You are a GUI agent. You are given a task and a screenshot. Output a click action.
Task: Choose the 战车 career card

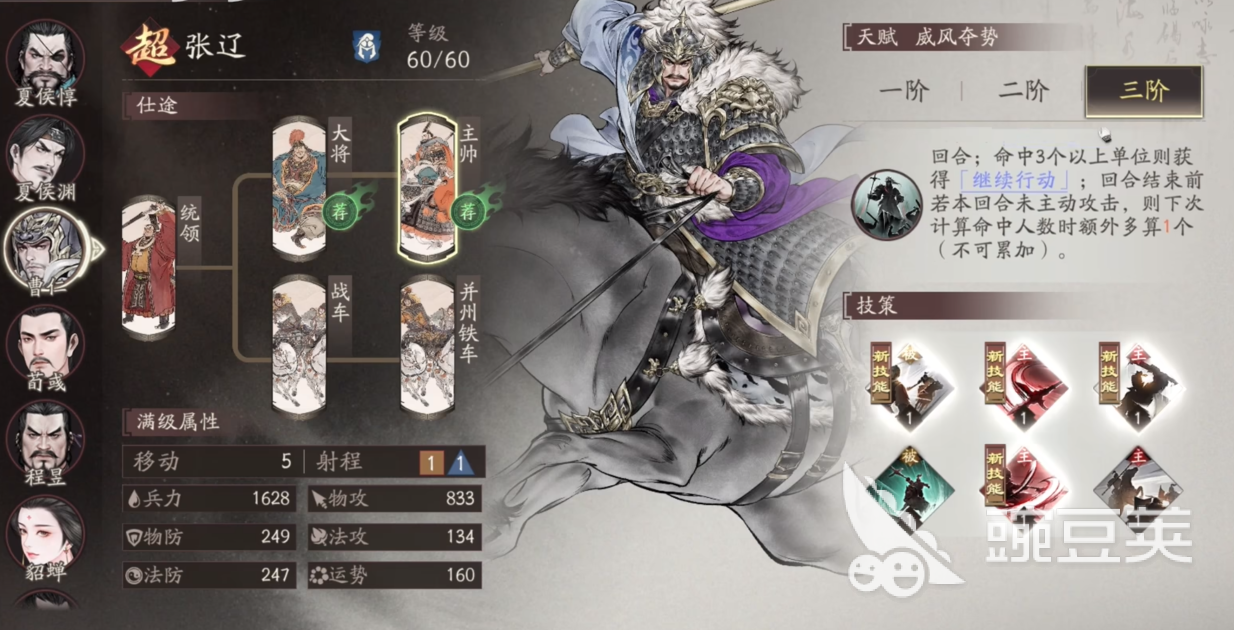click(300, 345)
